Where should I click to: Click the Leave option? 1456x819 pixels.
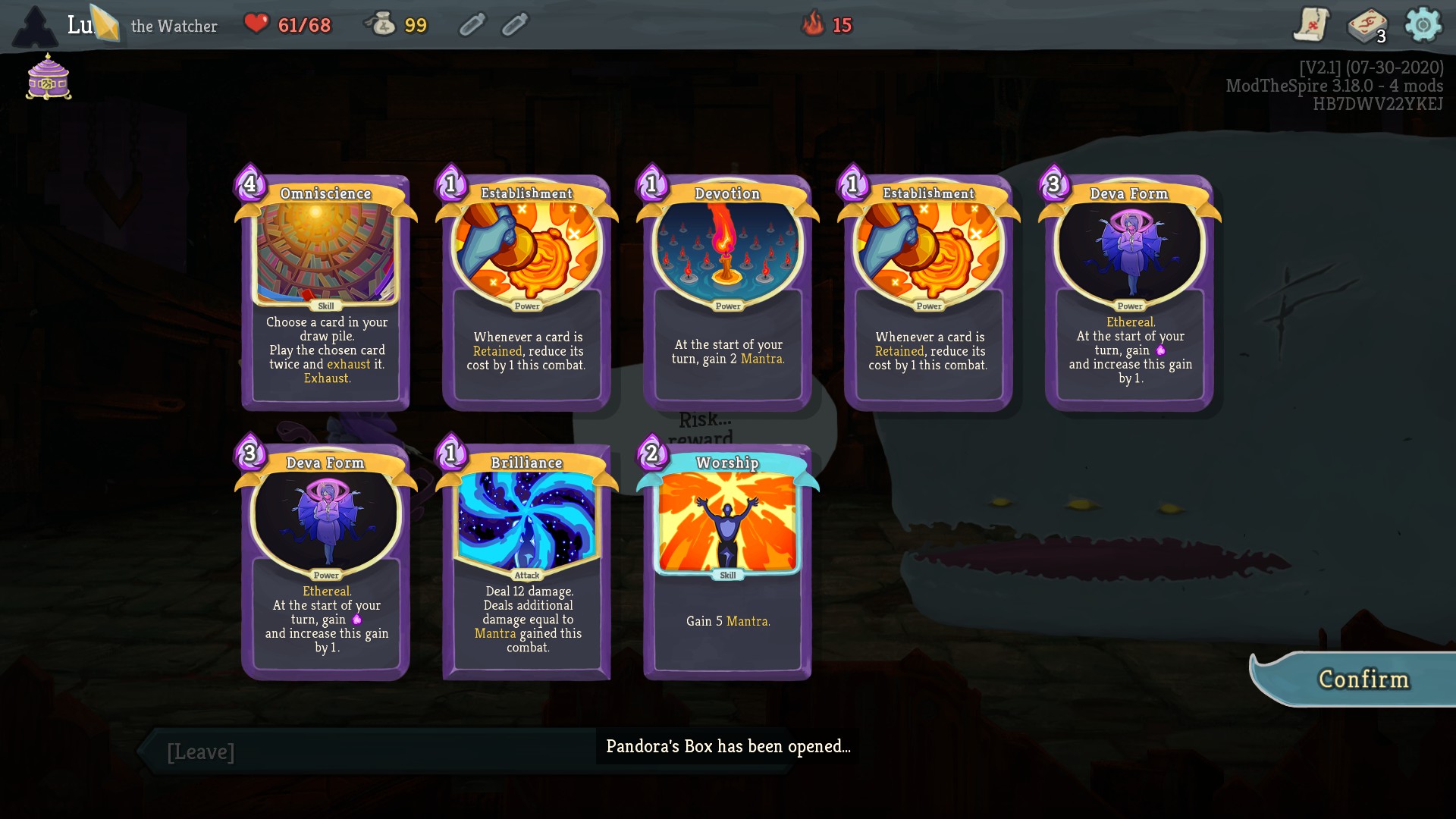coord(200,752)
